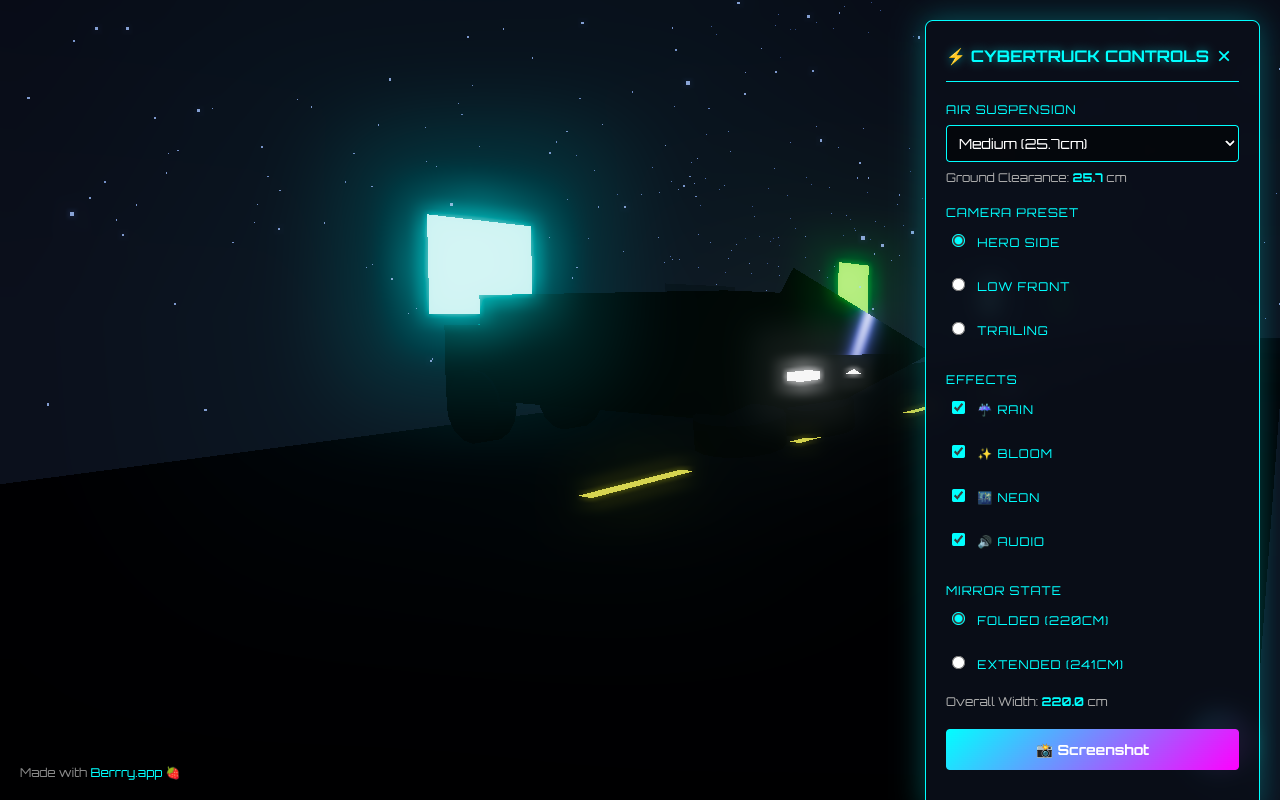
Task: Open the Air Suspension dropdown
Action: click(x=1092, y=143)
